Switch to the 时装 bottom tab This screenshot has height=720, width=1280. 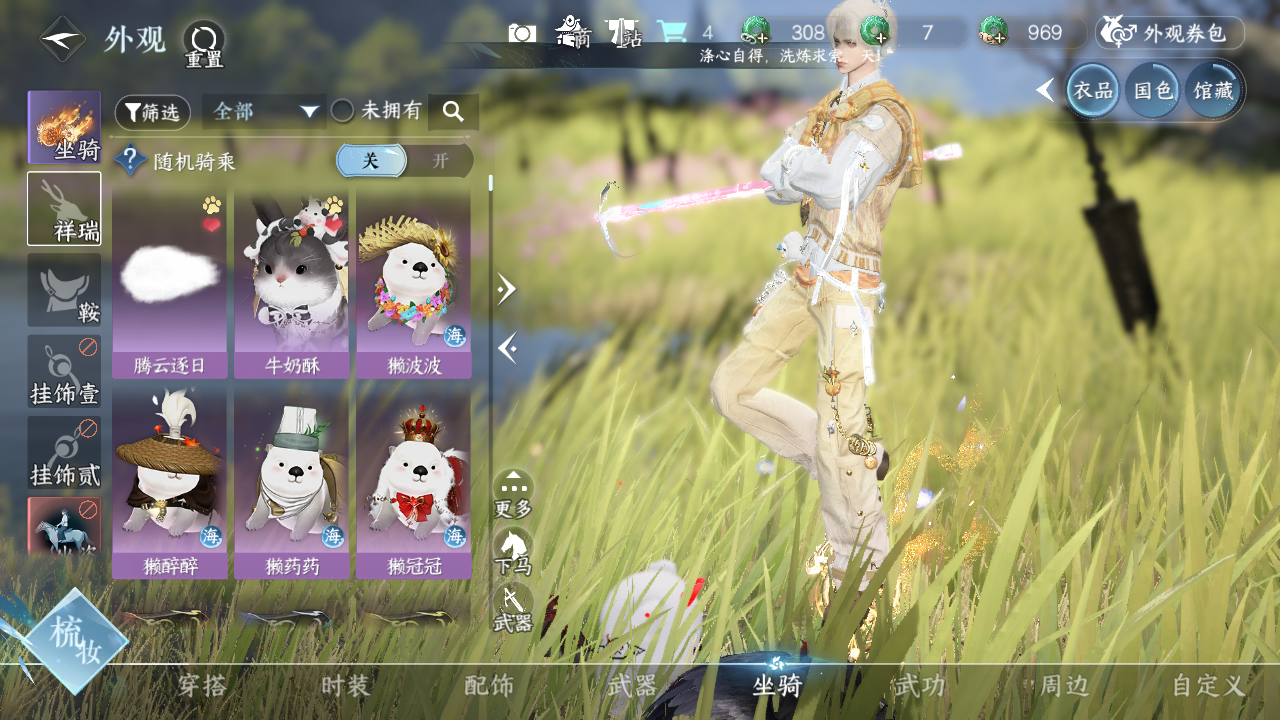346,686
